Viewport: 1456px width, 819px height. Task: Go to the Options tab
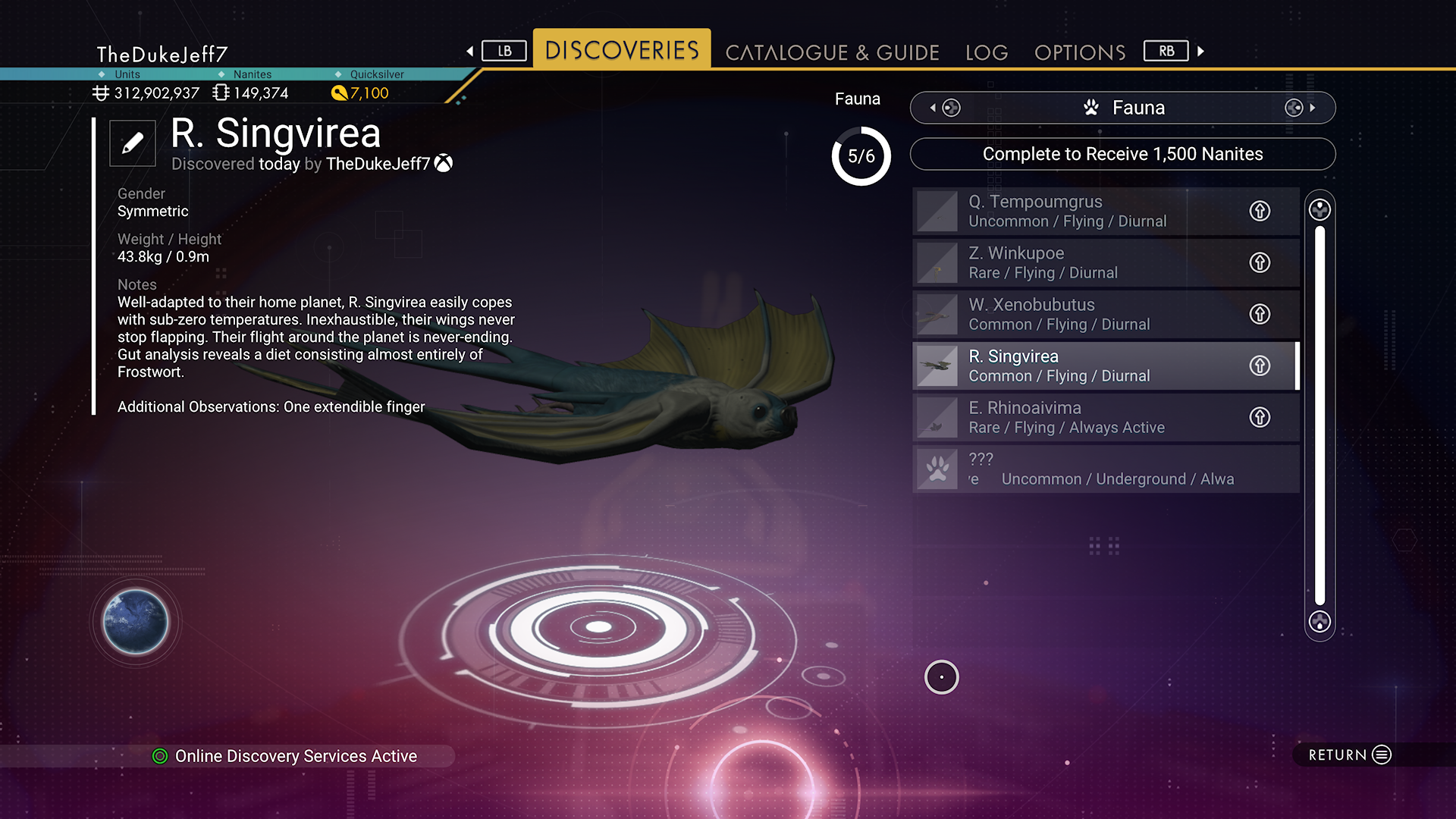(1080, 52)
